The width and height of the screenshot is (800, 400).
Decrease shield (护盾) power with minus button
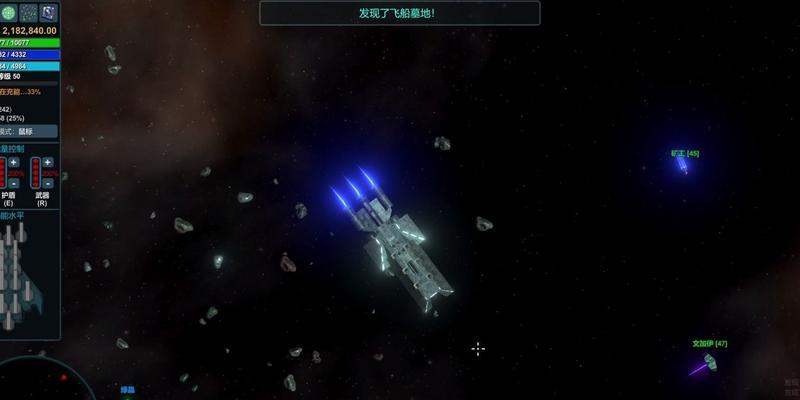click(x=14, y=184)
